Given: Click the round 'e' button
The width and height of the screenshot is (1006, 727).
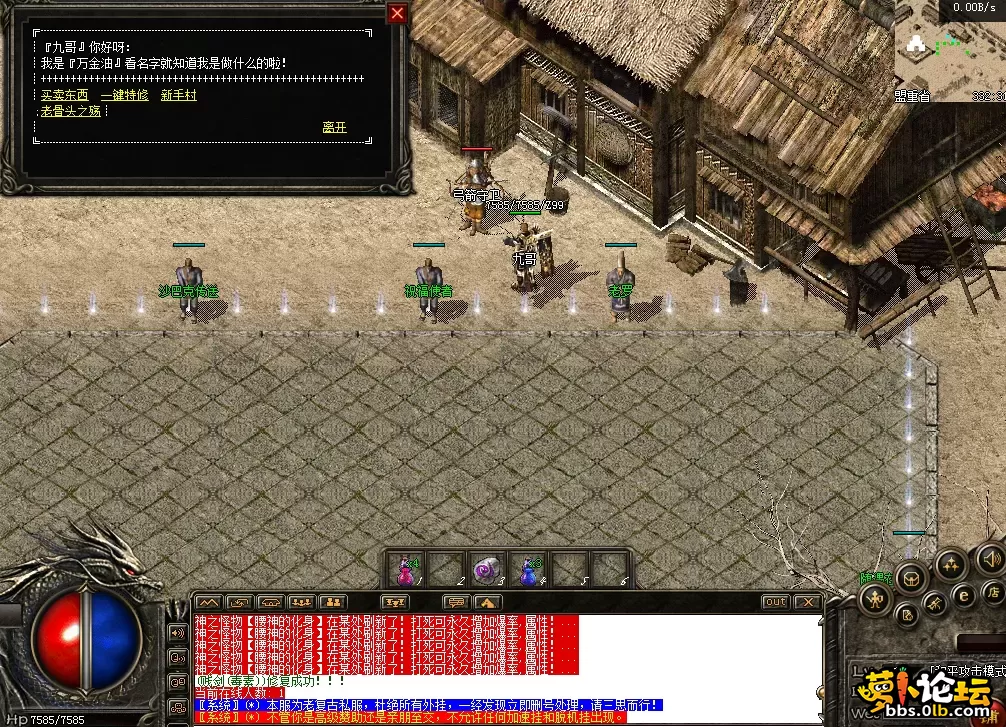Looking at the screenshot, I should tap(965, 595).
